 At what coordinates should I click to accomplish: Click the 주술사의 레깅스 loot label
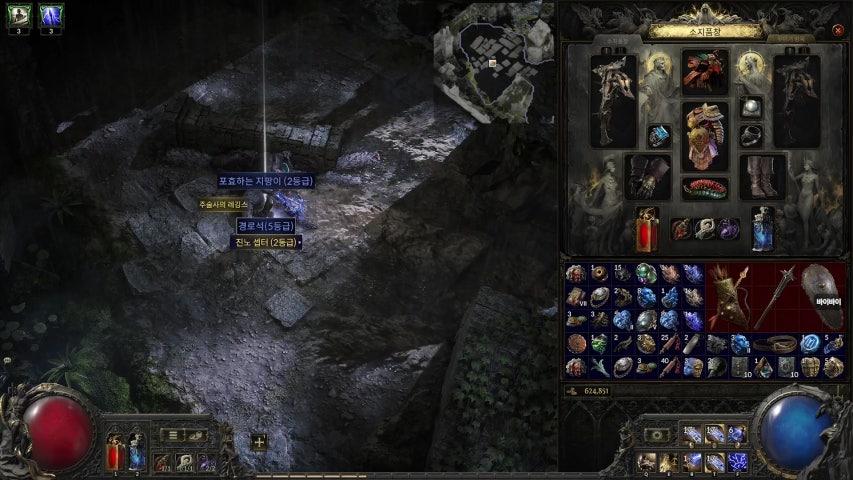(x=223, y=204)
